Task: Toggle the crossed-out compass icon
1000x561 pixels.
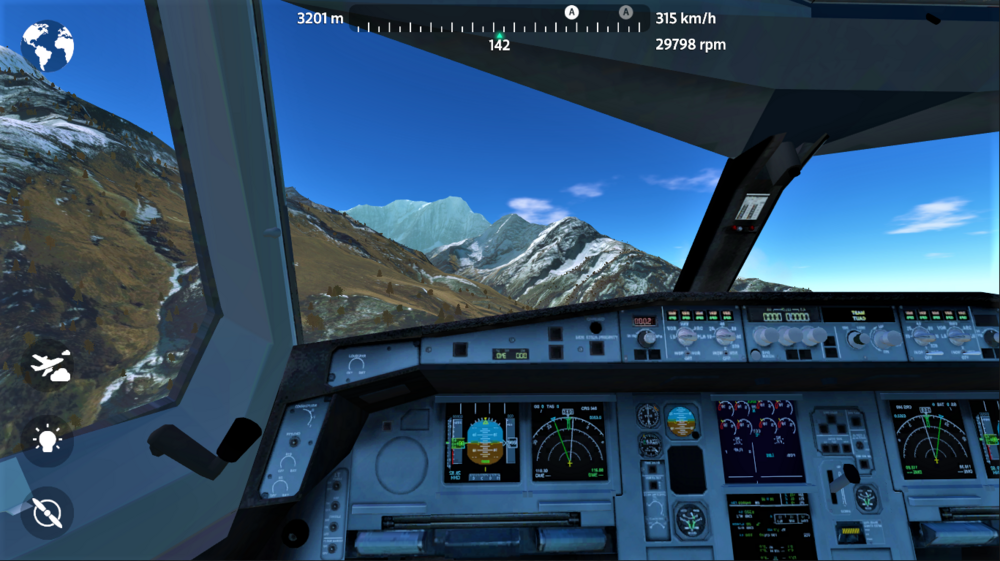Action: coord(47,512)
